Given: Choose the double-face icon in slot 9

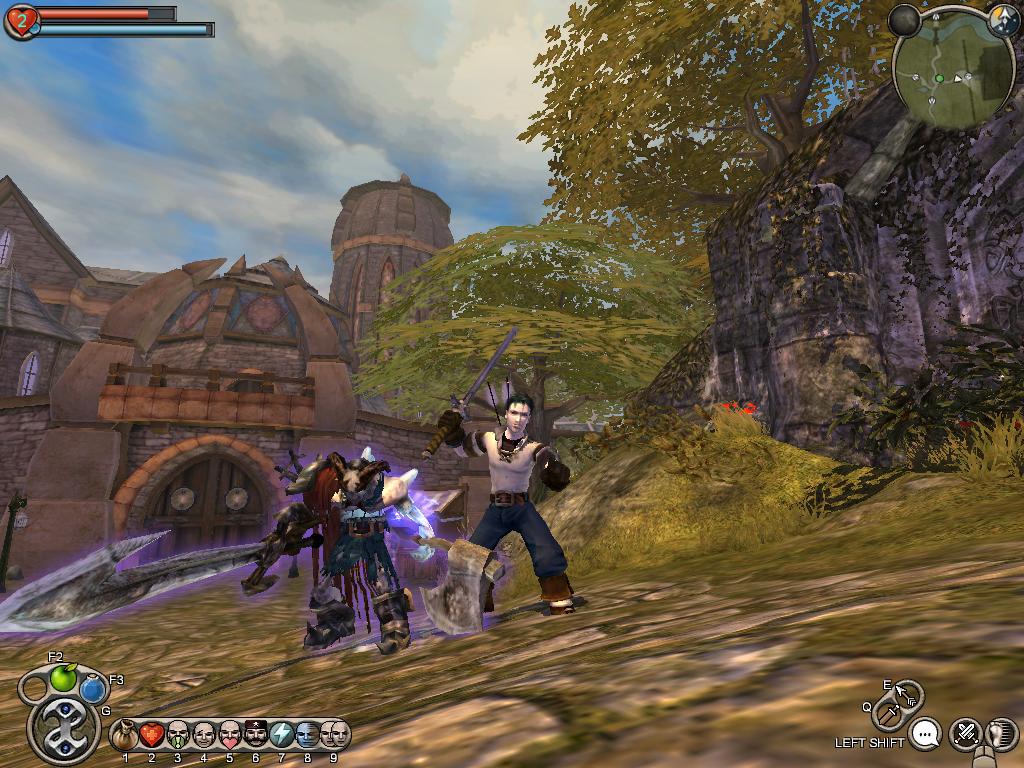Looking at the screenshot, I should pos(334,736).
